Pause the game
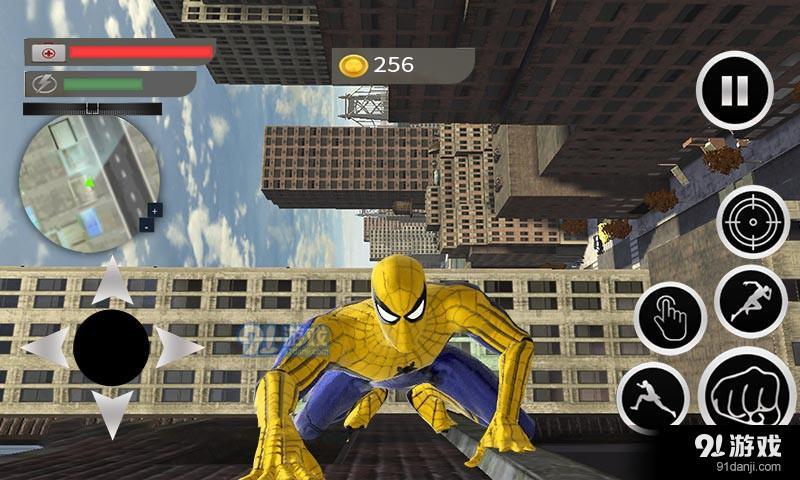This screenshot has width=800, height=480. tap(734, 90)
